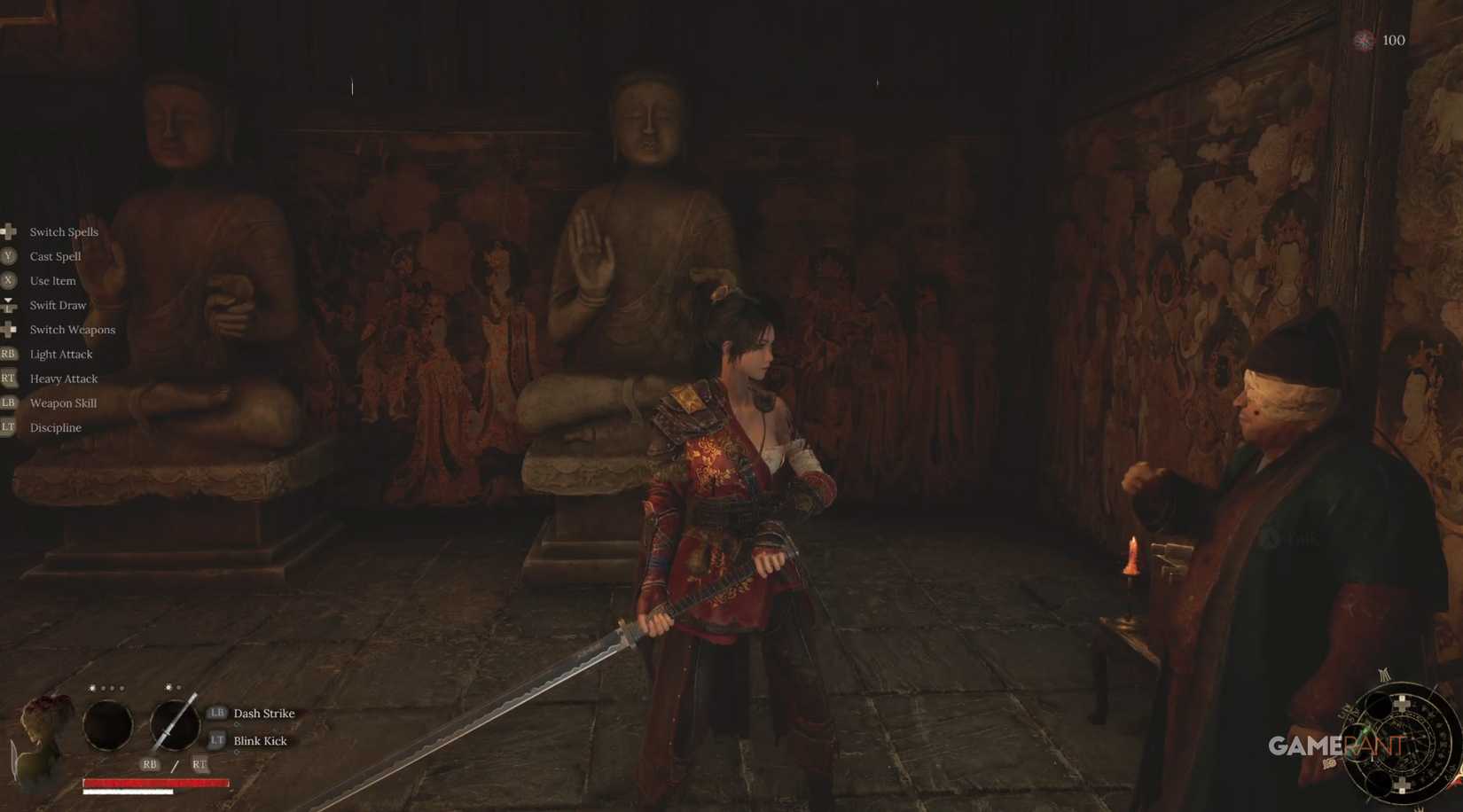Toggle Switch Weapons using its d-pad icon
Image resolution: width=1463 pixels, height=812 pixels.
click(x=9, y=329)
